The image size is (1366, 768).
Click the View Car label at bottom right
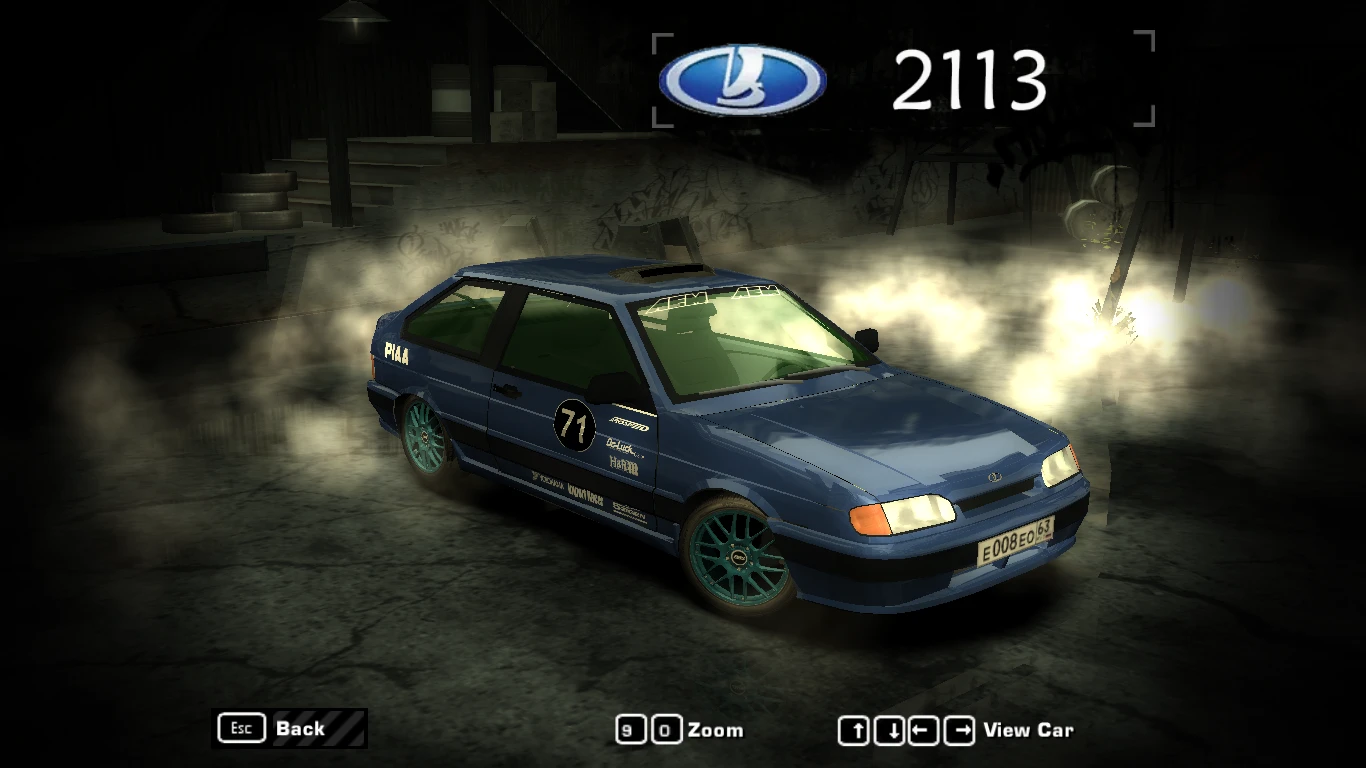(x=1031, y=729)
